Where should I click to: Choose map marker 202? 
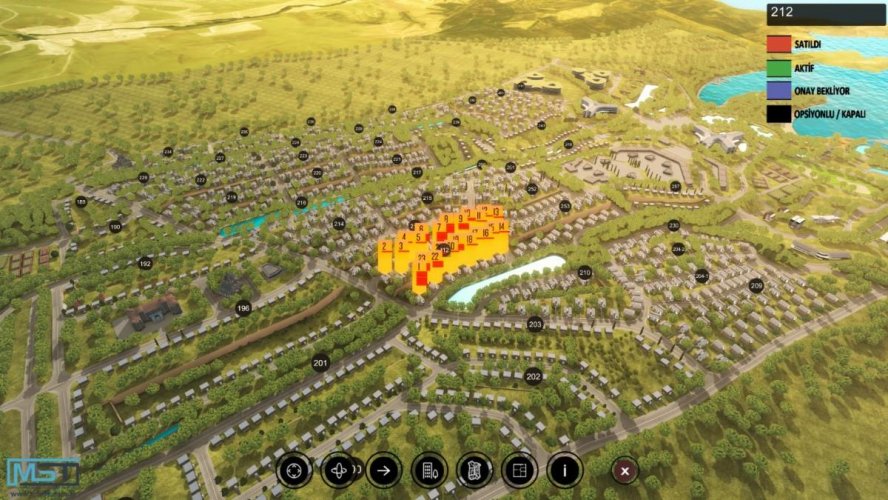pyautogui.click(x=533, y=377)
